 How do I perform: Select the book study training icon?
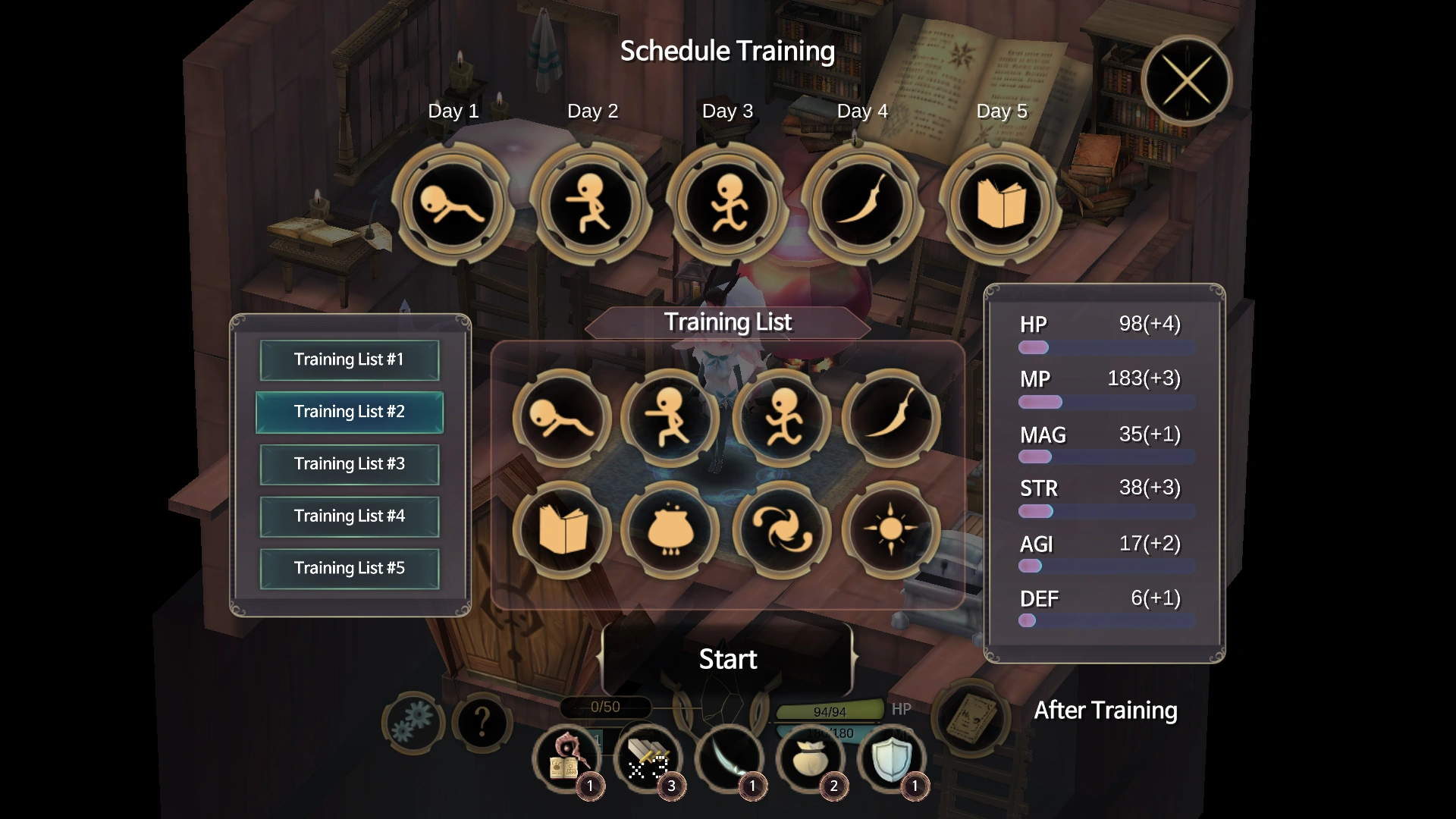pyautogui.click(x=562, y=530)
